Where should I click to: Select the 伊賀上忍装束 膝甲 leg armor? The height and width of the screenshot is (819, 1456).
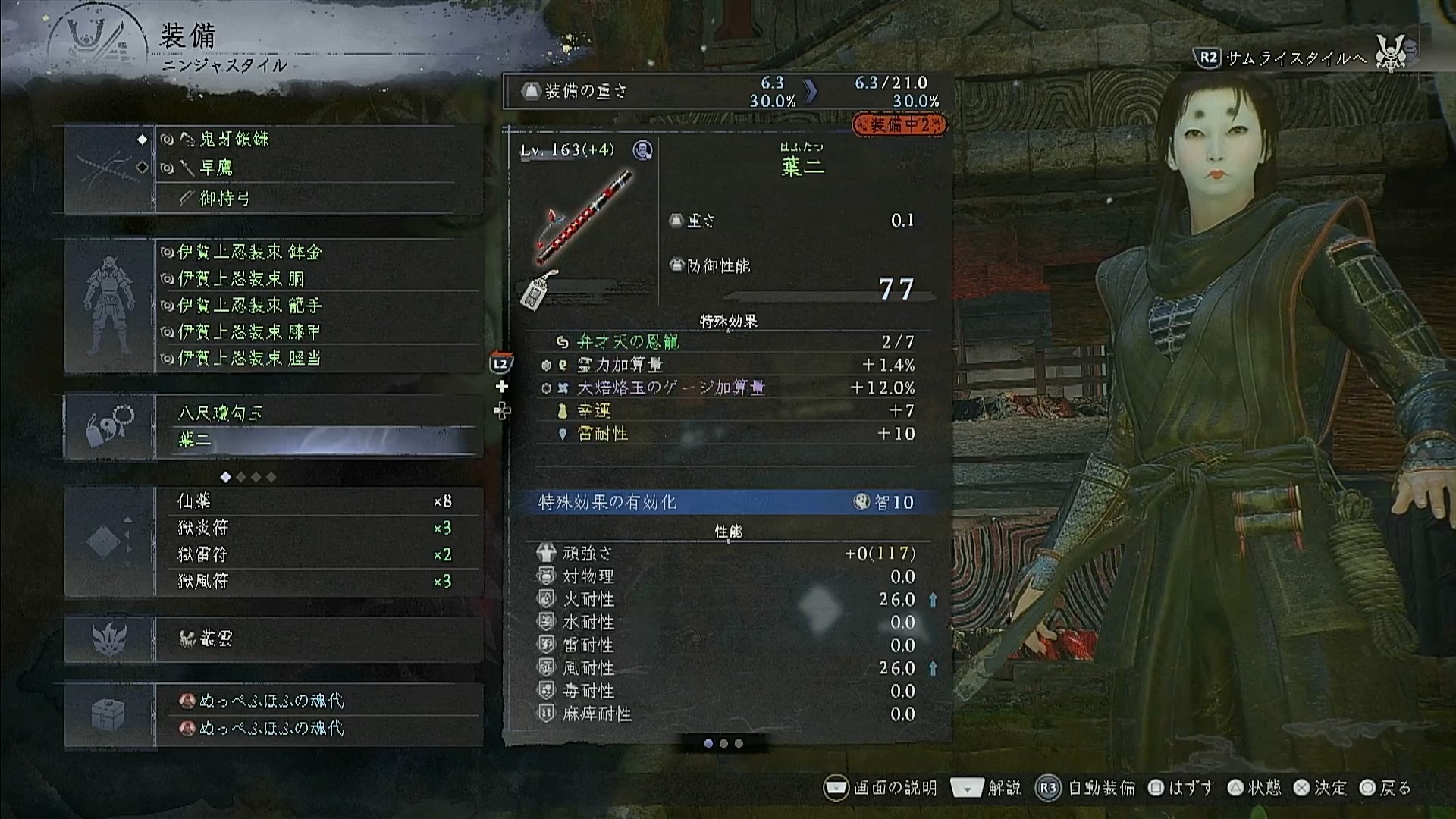coord(318,331)
